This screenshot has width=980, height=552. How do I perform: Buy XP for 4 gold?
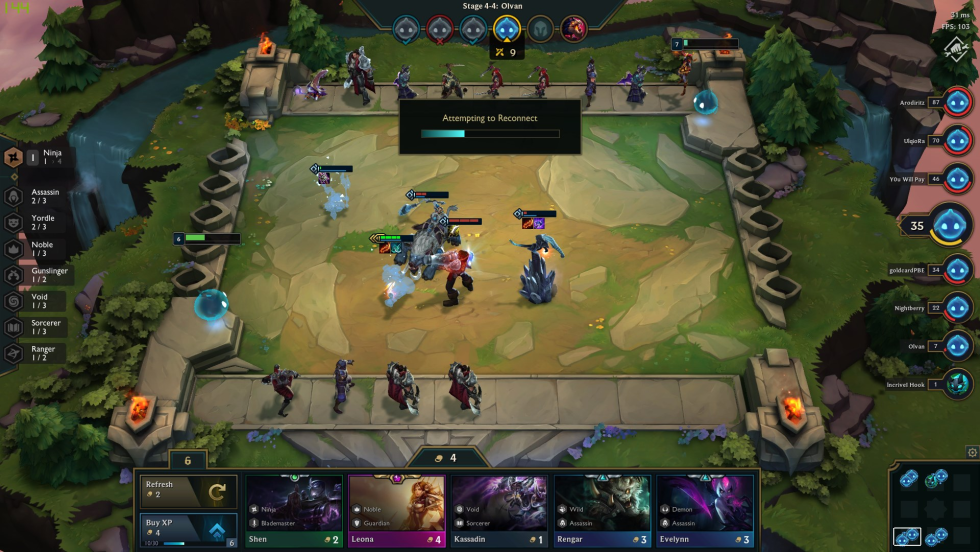(x=188, y=528)
